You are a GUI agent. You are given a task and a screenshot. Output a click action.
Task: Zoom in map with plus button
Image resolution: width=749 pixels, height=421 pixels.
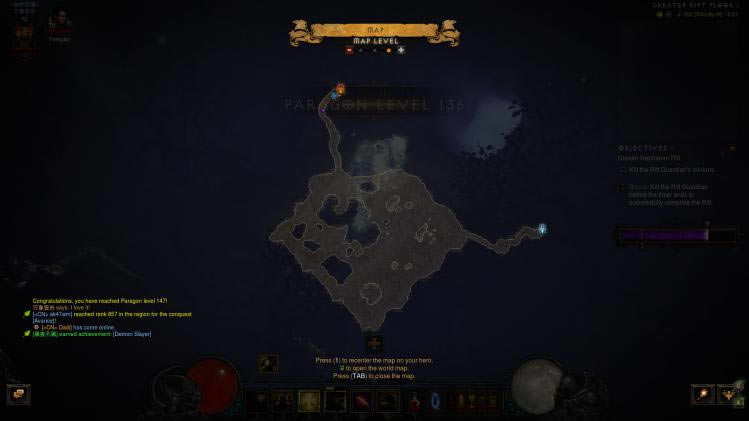click(x=401, y=50)
